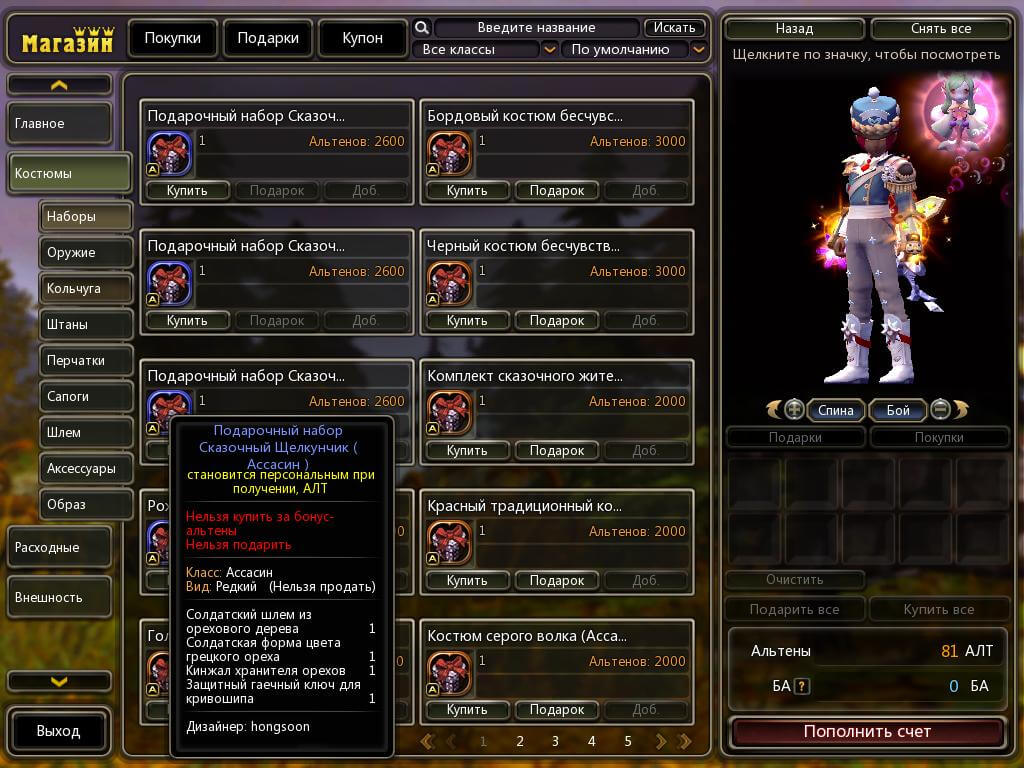
Task: Switch preview to Бой stance
Action: click(x=898, y=410)
